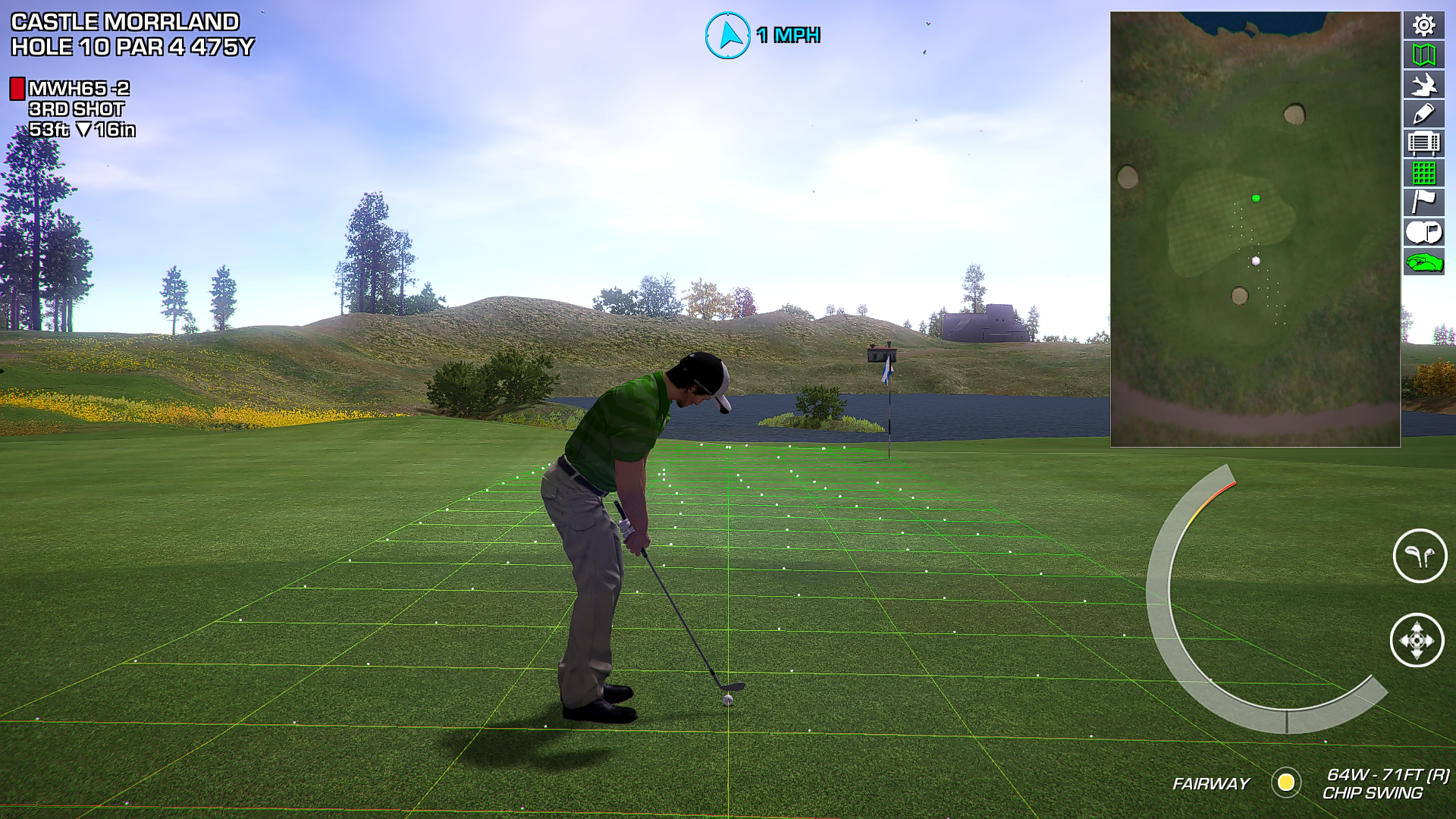Open the club selection button

[x=1420, y=556]
